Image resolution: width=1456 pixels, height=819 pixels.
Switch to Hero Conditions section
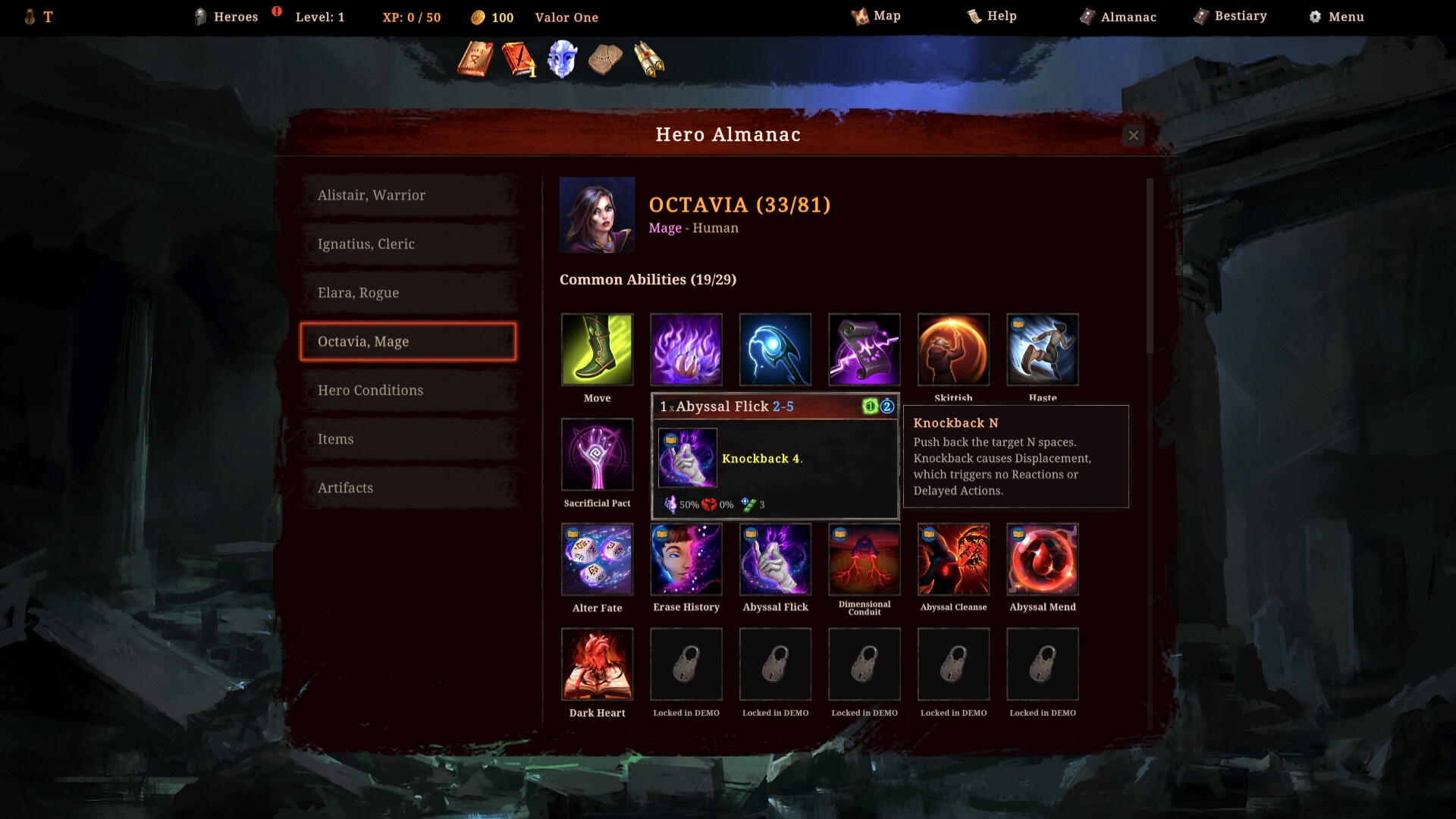pyautogui.click(x=408, y=391)
